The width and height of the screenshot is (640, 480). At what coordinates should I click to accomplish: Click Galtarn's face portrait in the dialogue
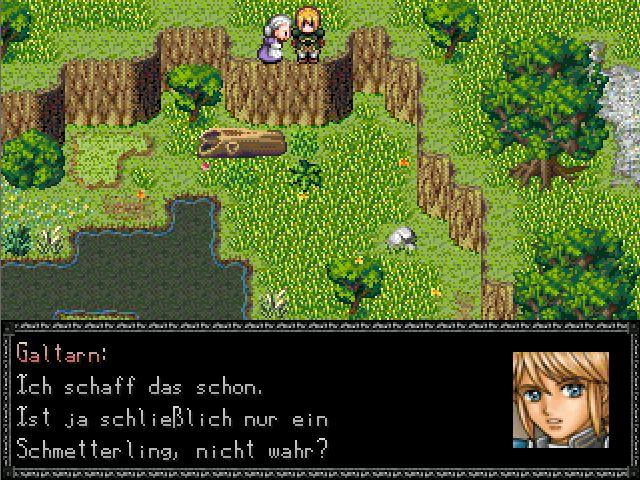point(560,400)
